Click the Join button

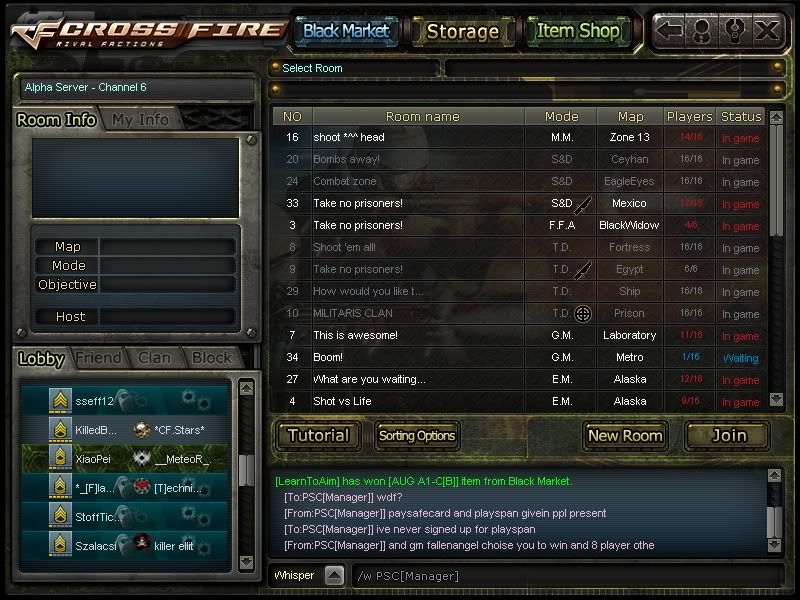(728, 435)
